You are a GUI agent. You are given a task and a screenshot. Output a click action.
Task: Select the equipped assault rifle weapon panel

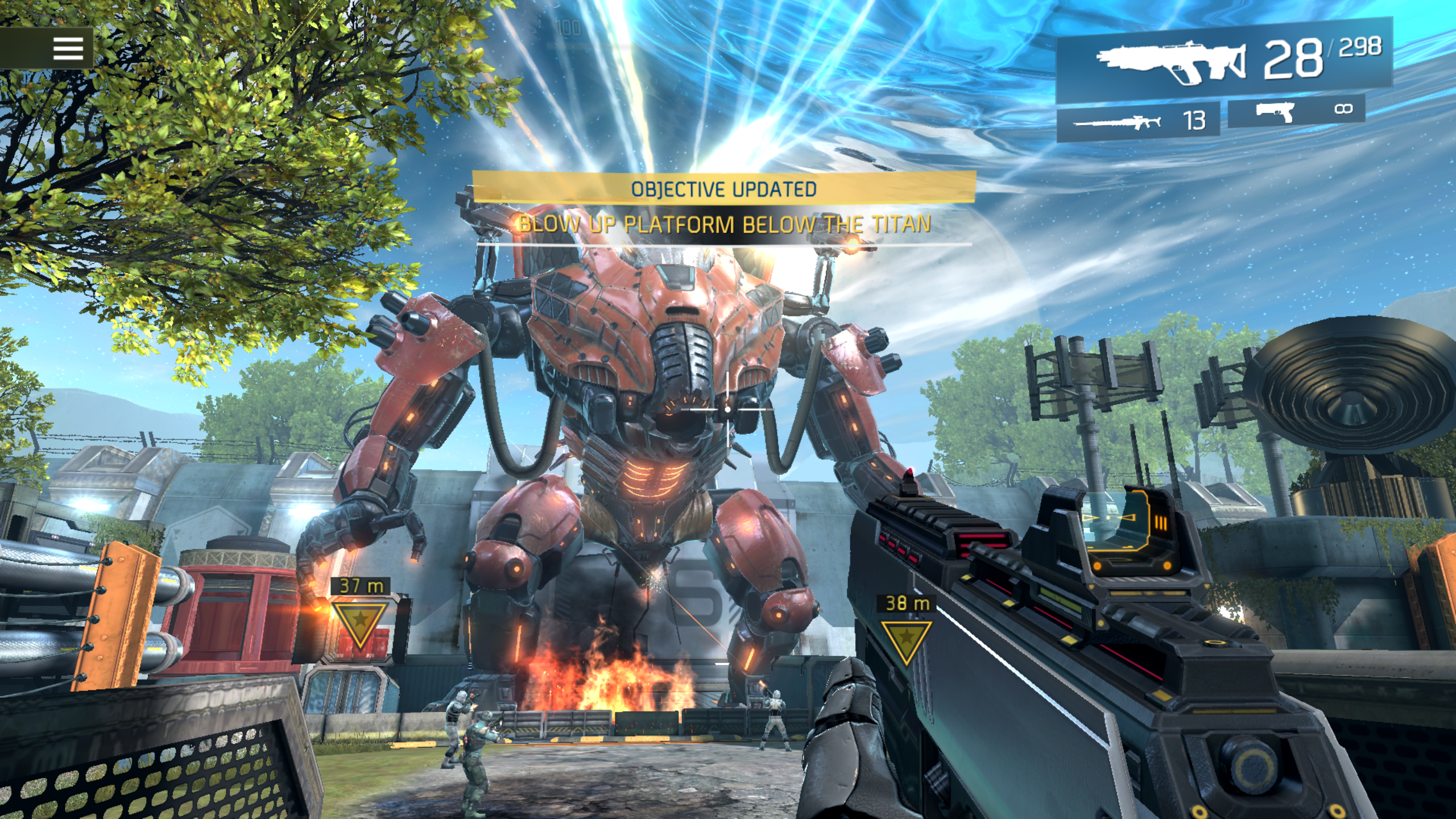point(1223,61)
